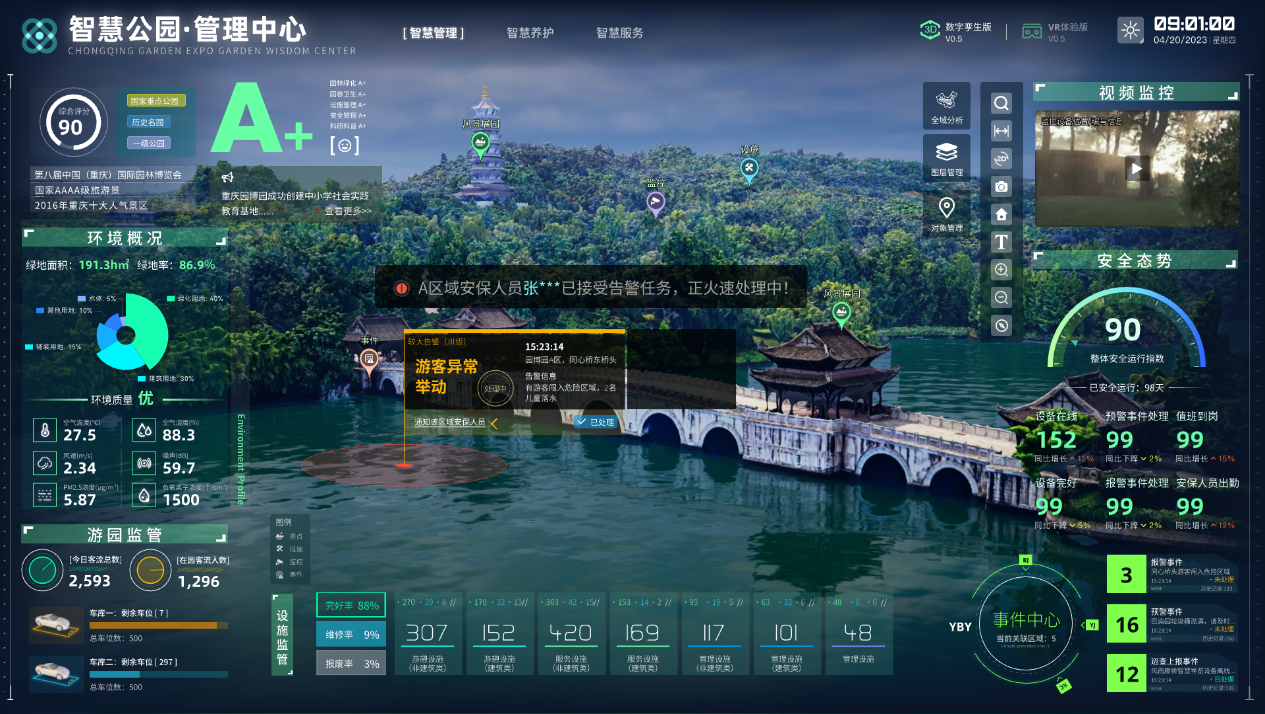Toggle the 2D view tool
Viewport: 1265px width, 714px height.
(x=1001, y=159)
